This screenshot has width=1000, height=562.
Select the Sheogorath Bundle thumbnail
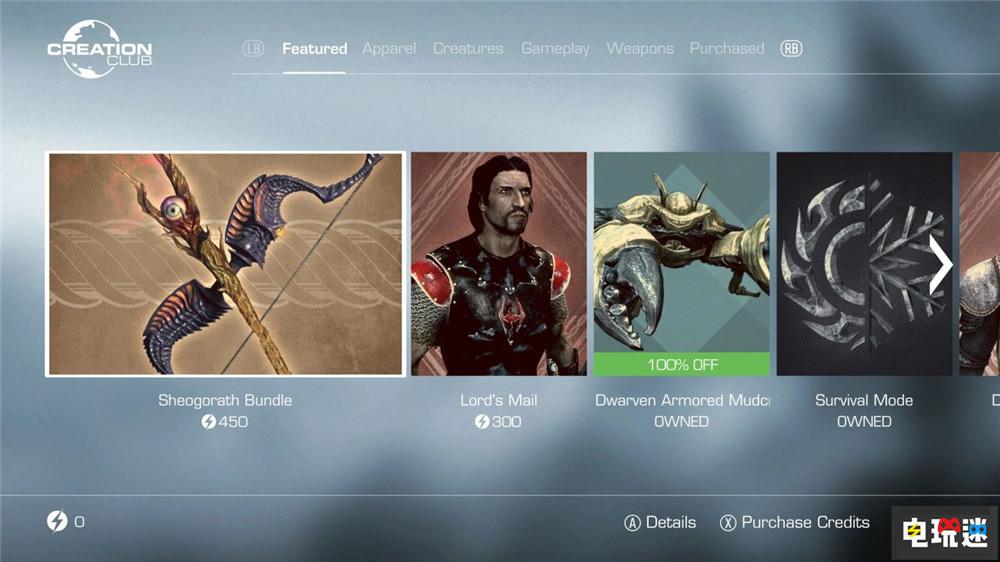click(225, 264)
